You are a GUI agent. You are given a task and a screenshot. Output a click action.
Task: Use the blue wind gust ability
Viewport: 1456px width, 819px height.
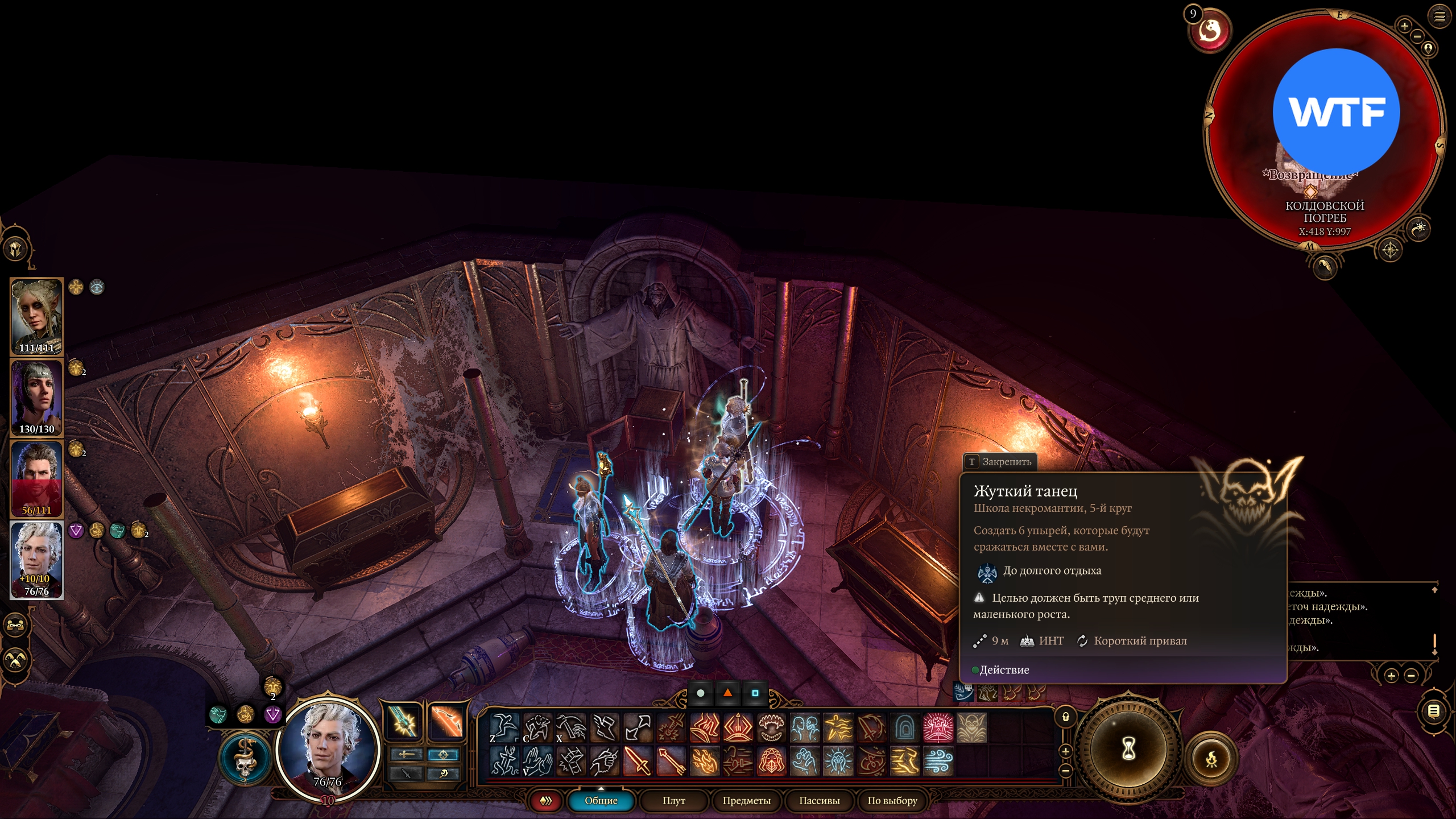(x=938, y=761)
